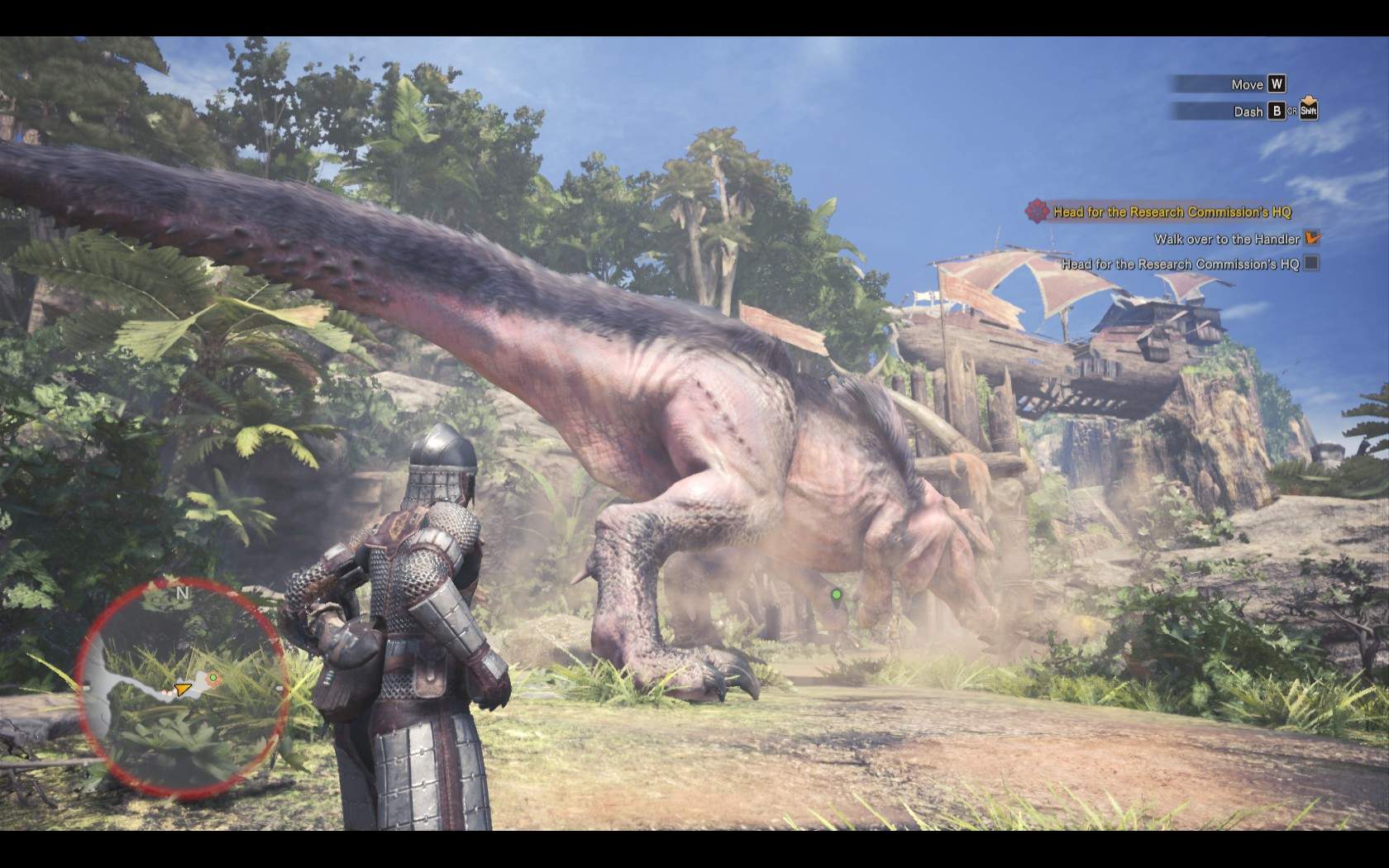The width and height of the screenshot is (1389, 868).
Task: Click the red quest emblem icon
Action: (1037, 211)
